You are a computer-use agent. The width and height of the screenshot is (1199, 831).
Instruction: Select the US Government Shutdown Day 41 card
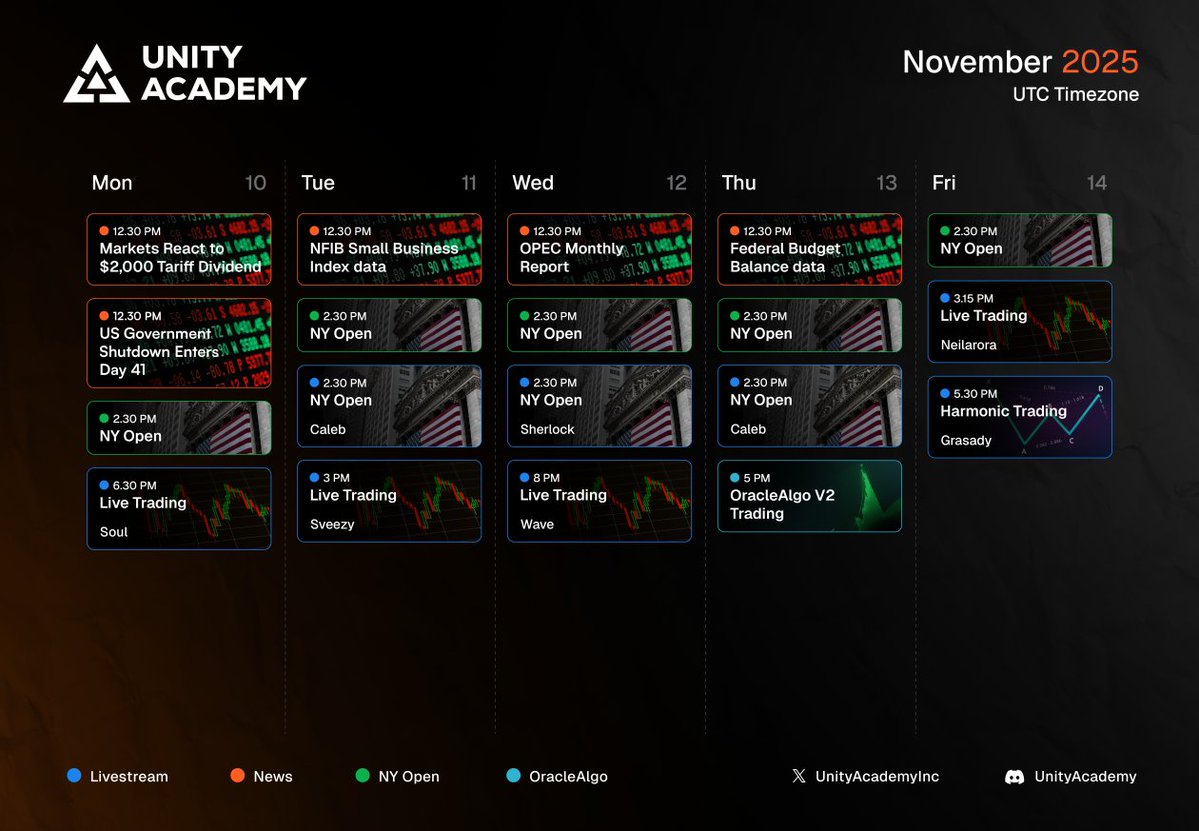[x=178, y=343]
